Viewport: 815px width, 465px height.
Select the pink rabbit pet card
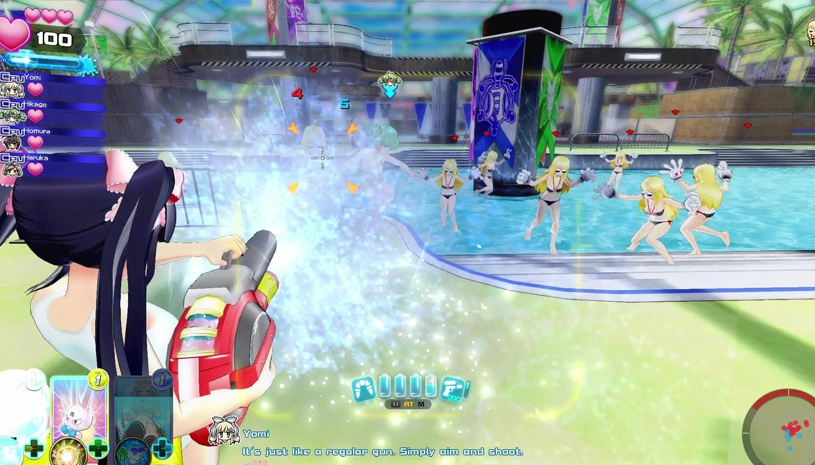pos(78,408)
